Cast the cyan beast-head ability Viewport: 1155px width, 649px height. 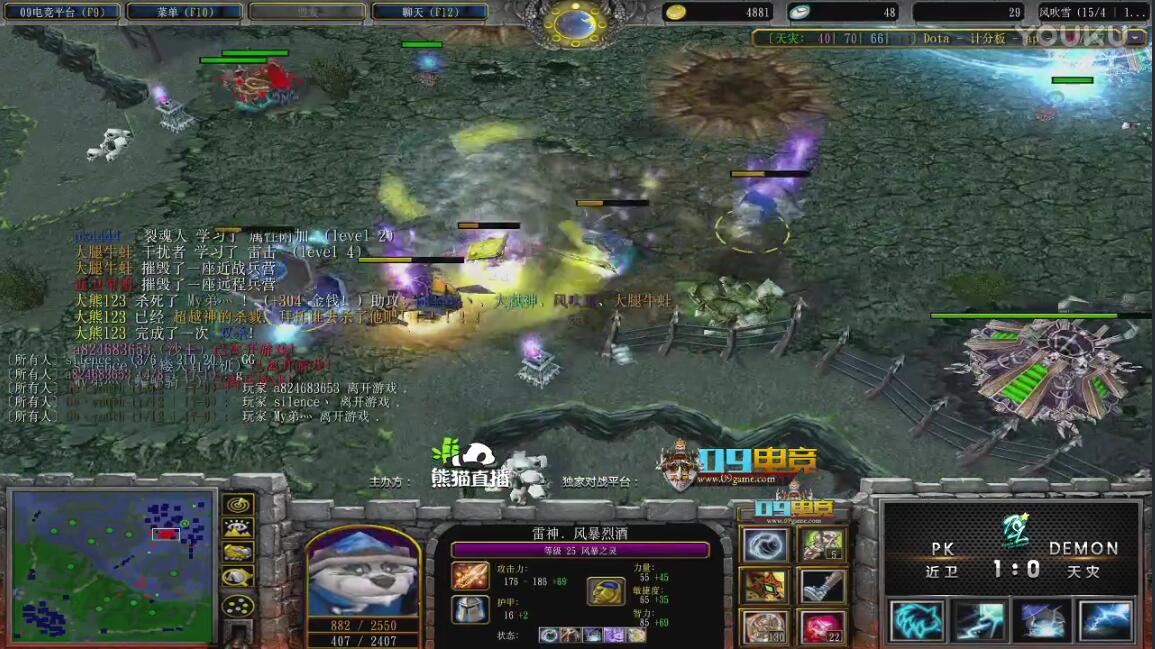point(916,620)
